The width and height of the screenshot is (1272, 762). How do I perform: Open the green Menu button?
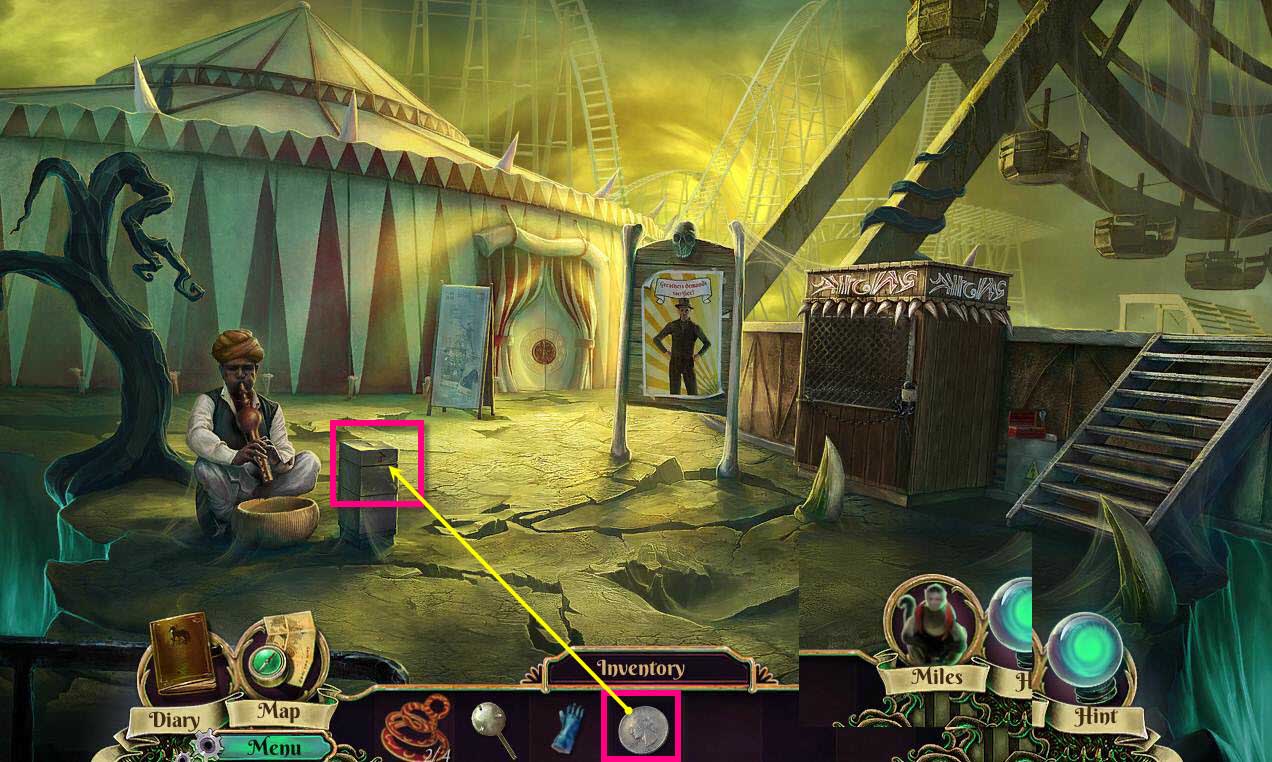(274, 746)
